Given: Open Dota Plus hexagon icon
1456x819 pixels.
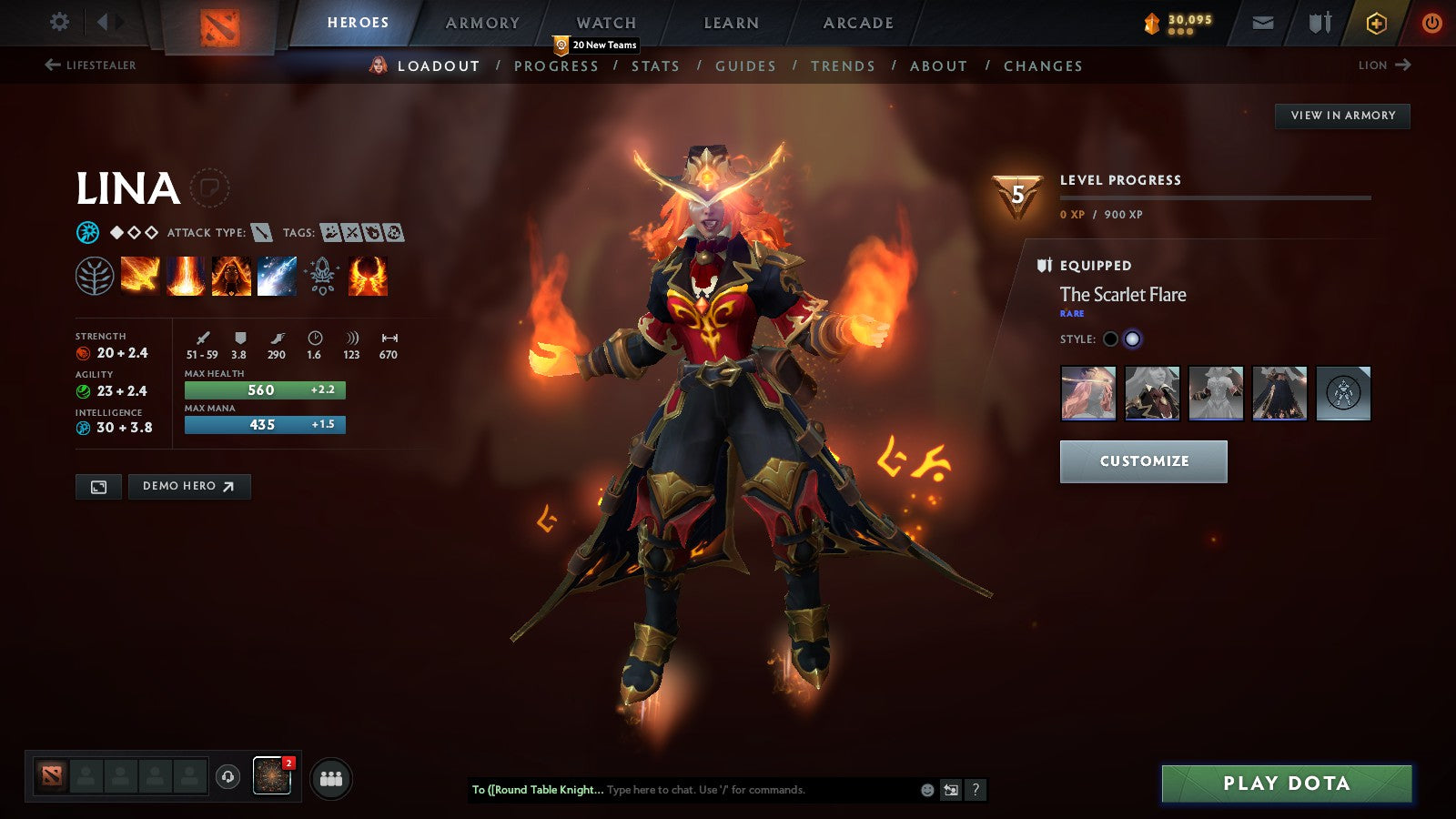Looking at the screenshot, I should pyautogui.click(x=1376, y=23).
